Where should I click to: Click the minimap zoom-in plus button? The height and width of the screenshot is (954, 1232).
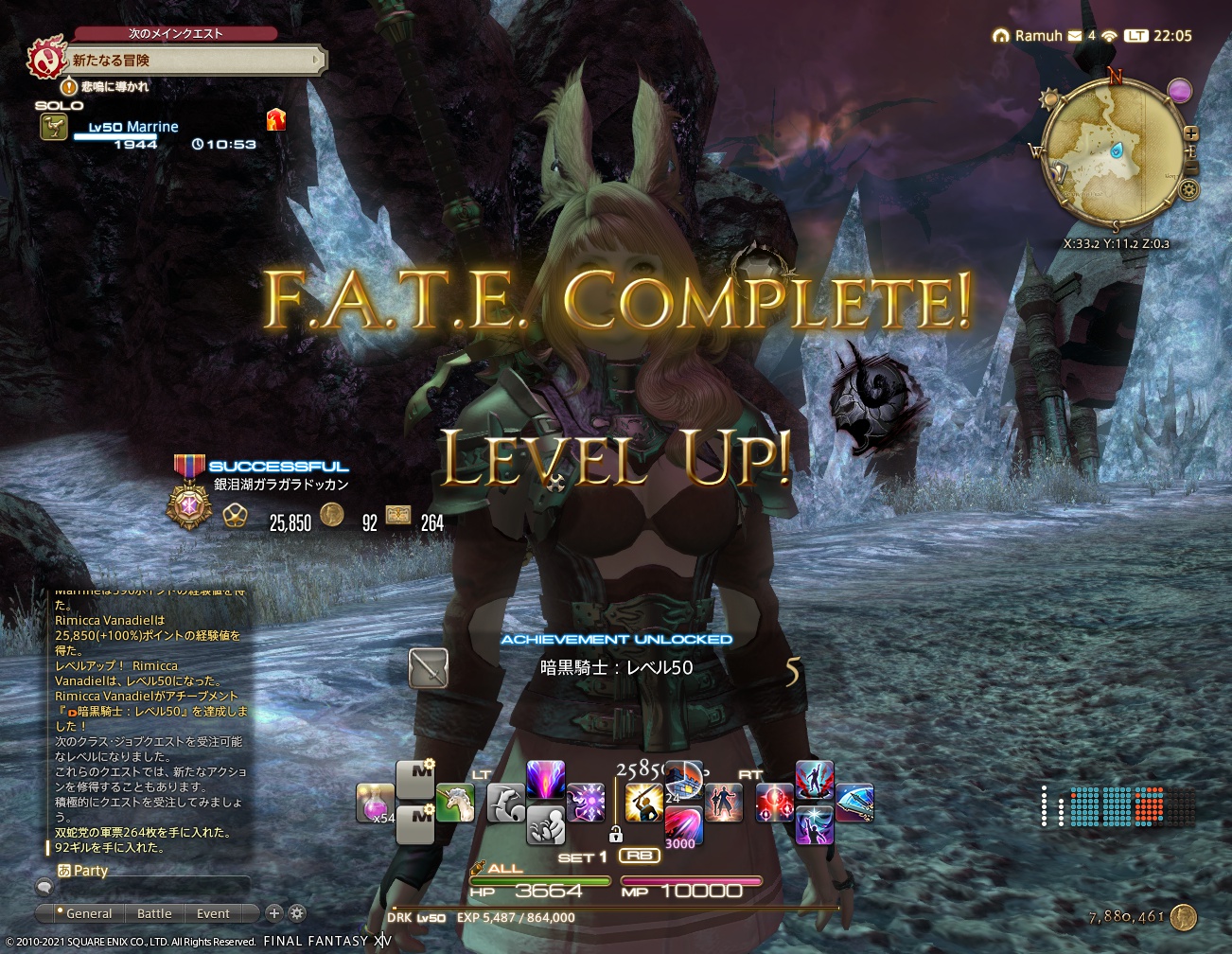pos(1190,132)
